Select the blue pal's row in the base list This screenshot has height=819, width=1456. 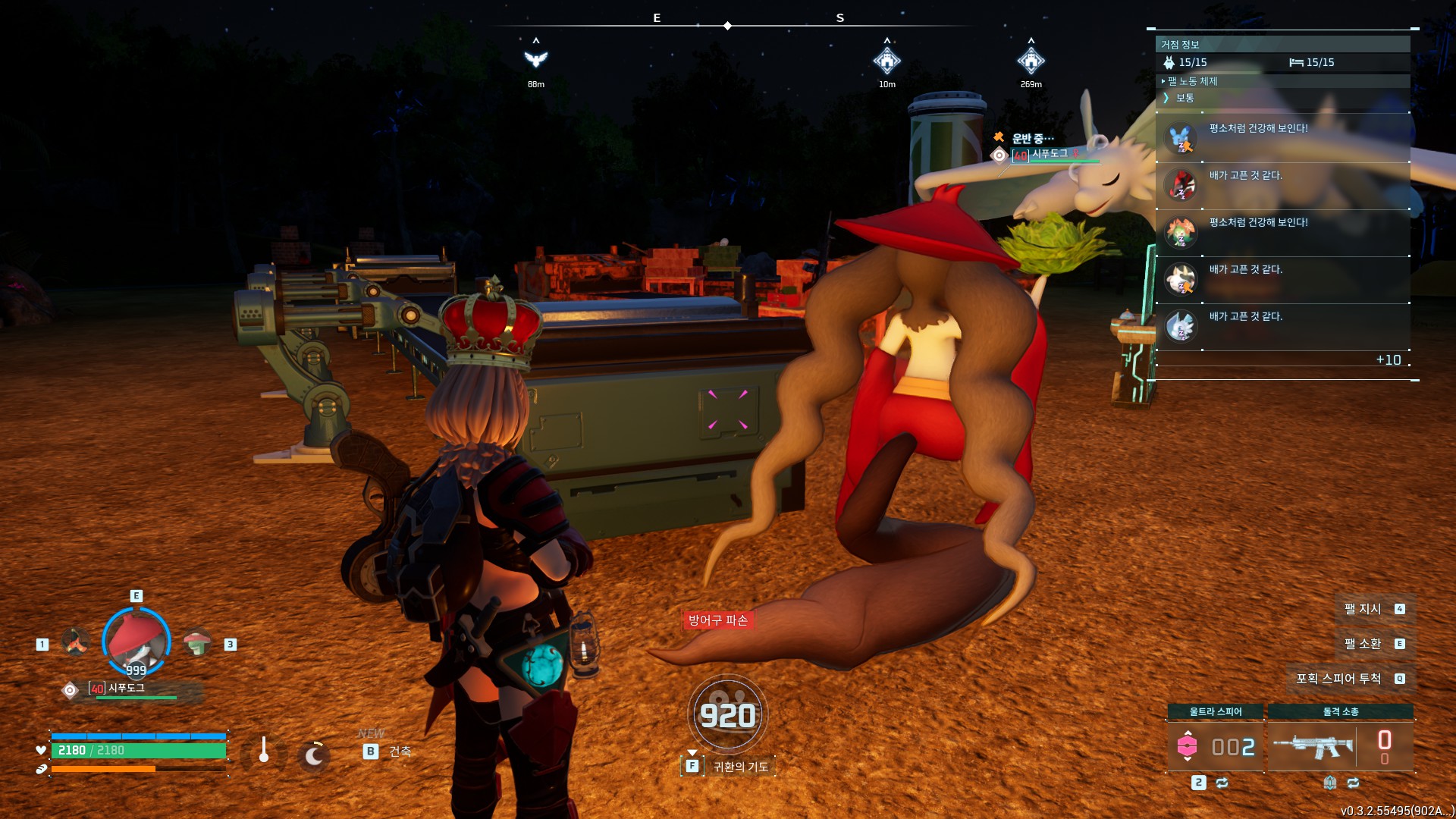pyautogui.click(x=1282, y=138)
